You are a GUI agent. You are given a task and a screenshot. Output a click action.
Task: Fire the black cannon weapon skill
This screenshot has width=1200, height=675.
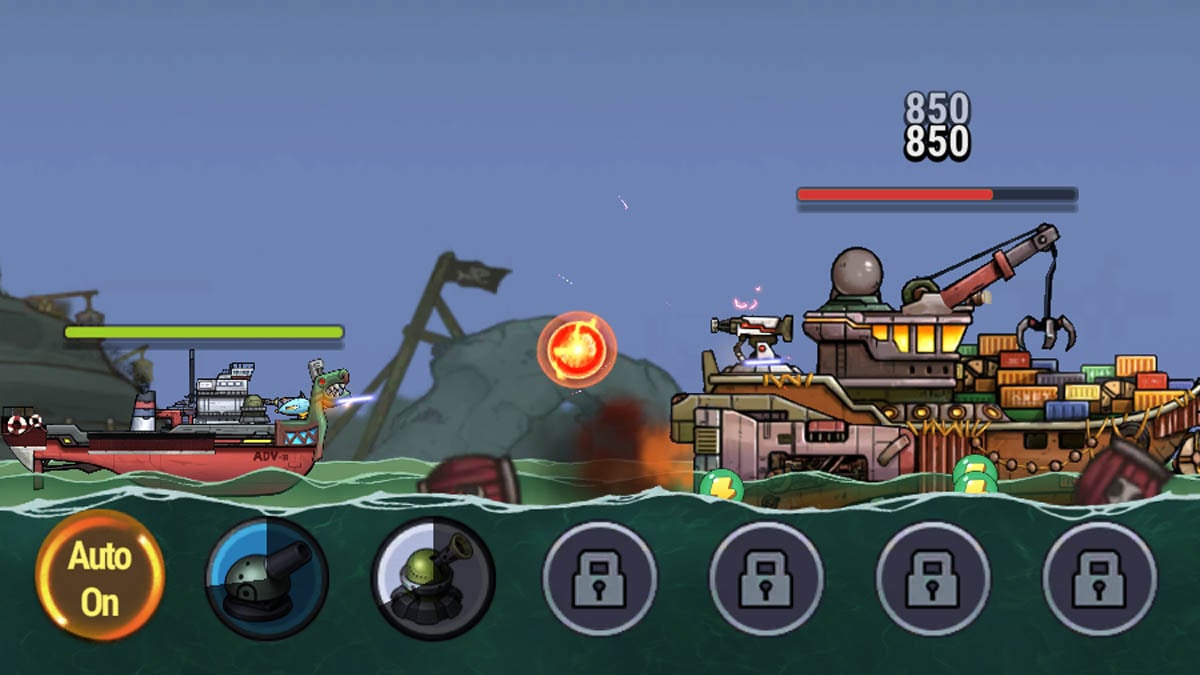[266, 577]
